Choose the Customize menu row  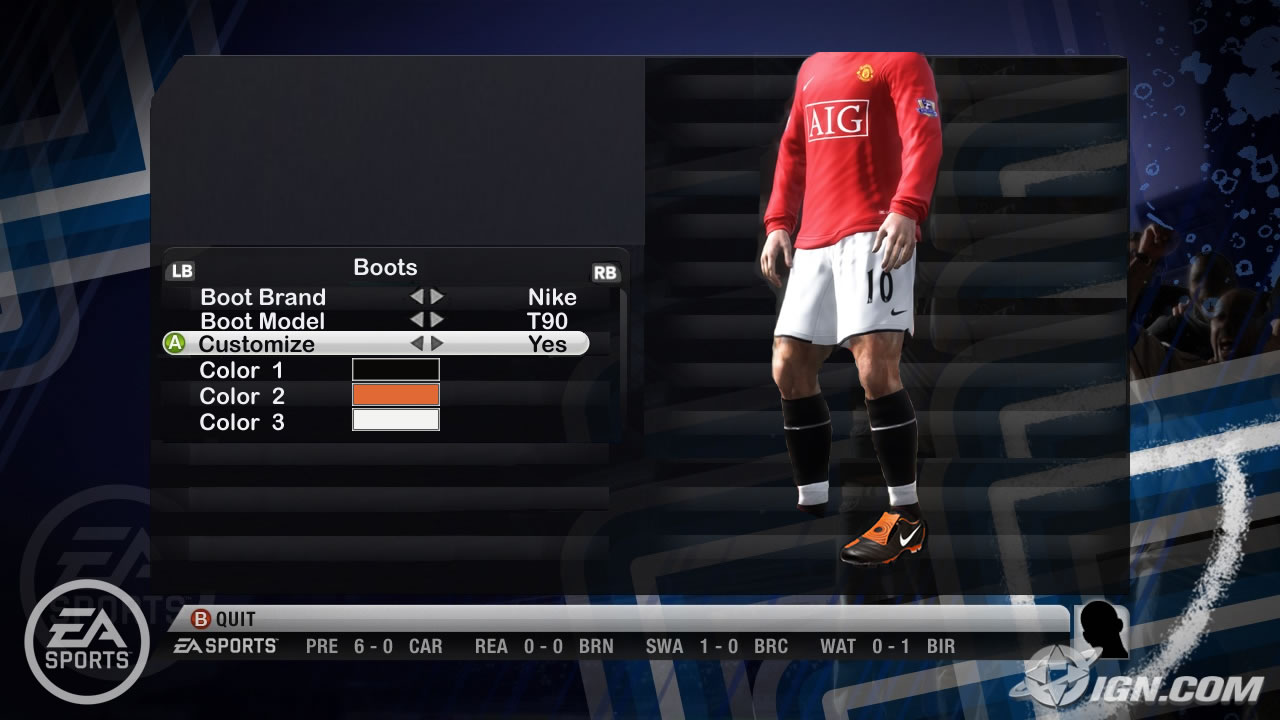(x=257, y=344)
